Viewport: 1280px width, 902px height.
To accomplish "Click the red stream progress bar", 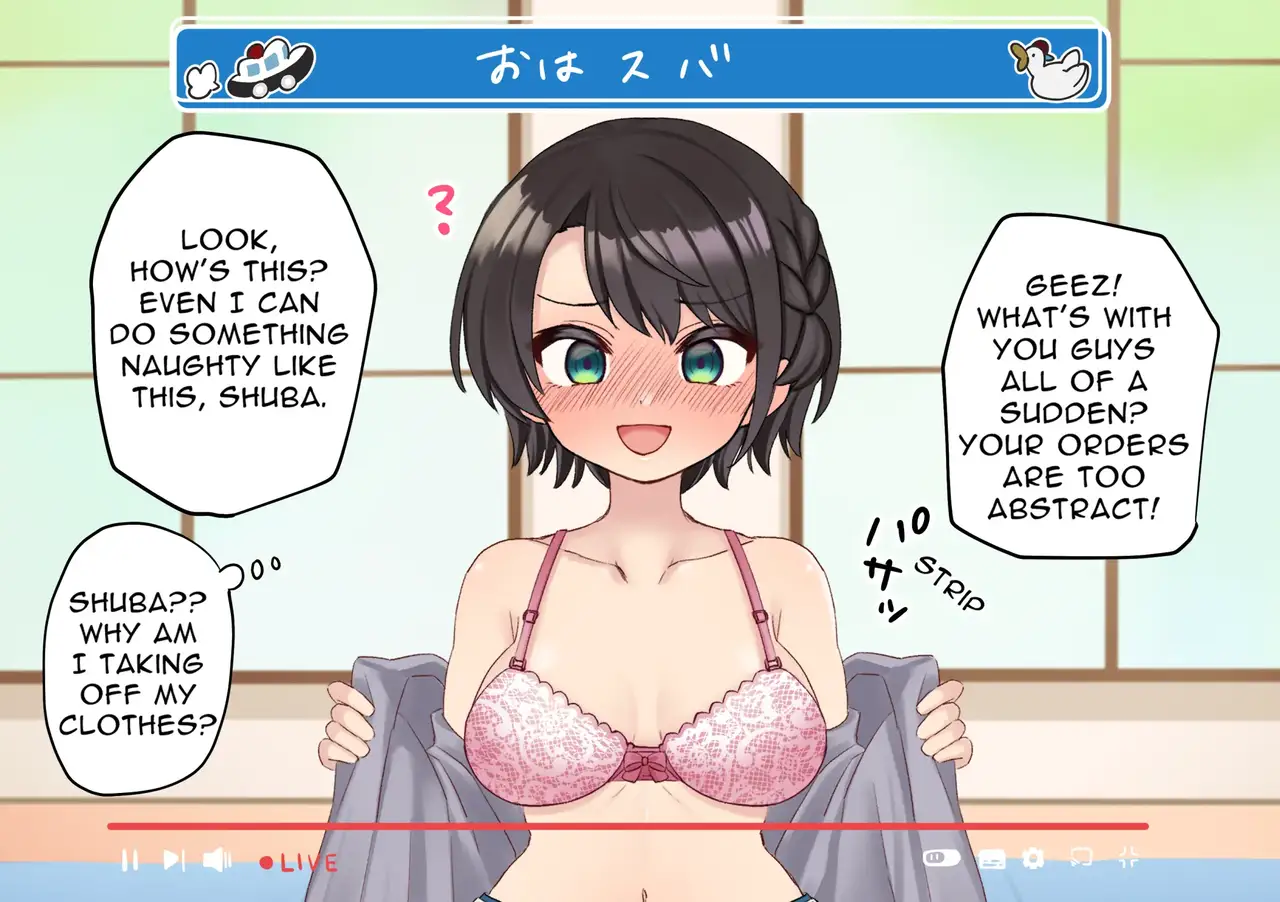I will point(627,826).
